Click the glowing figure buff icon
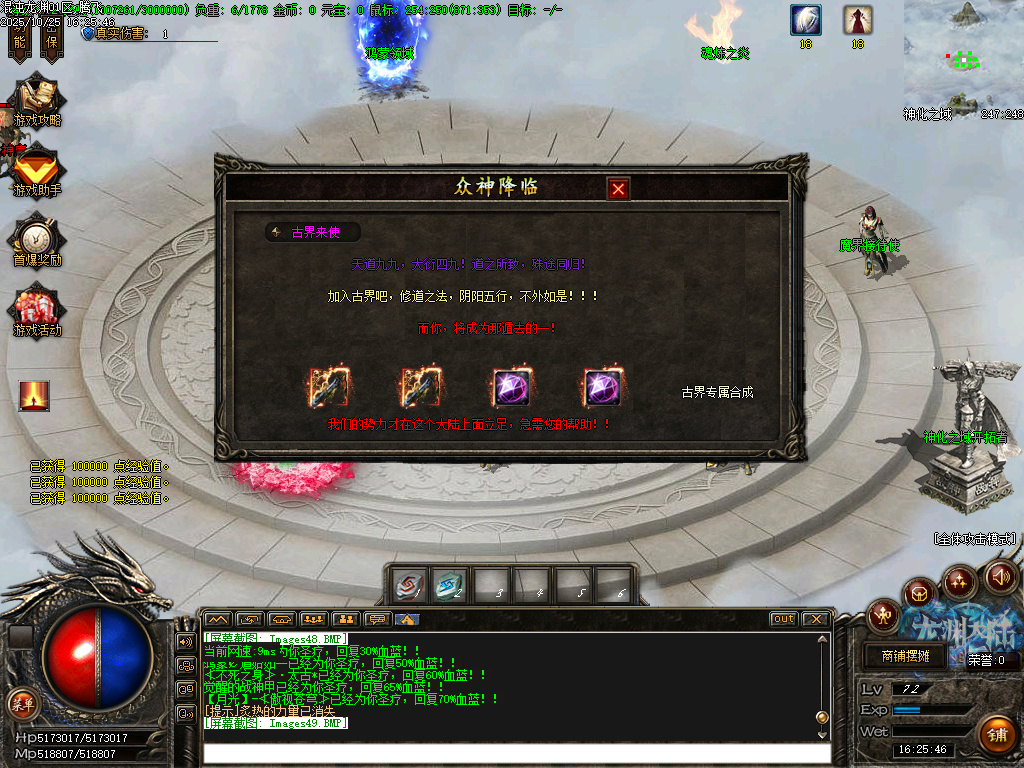The width and height of the screenshot is (1024, 768). point(34,396)
